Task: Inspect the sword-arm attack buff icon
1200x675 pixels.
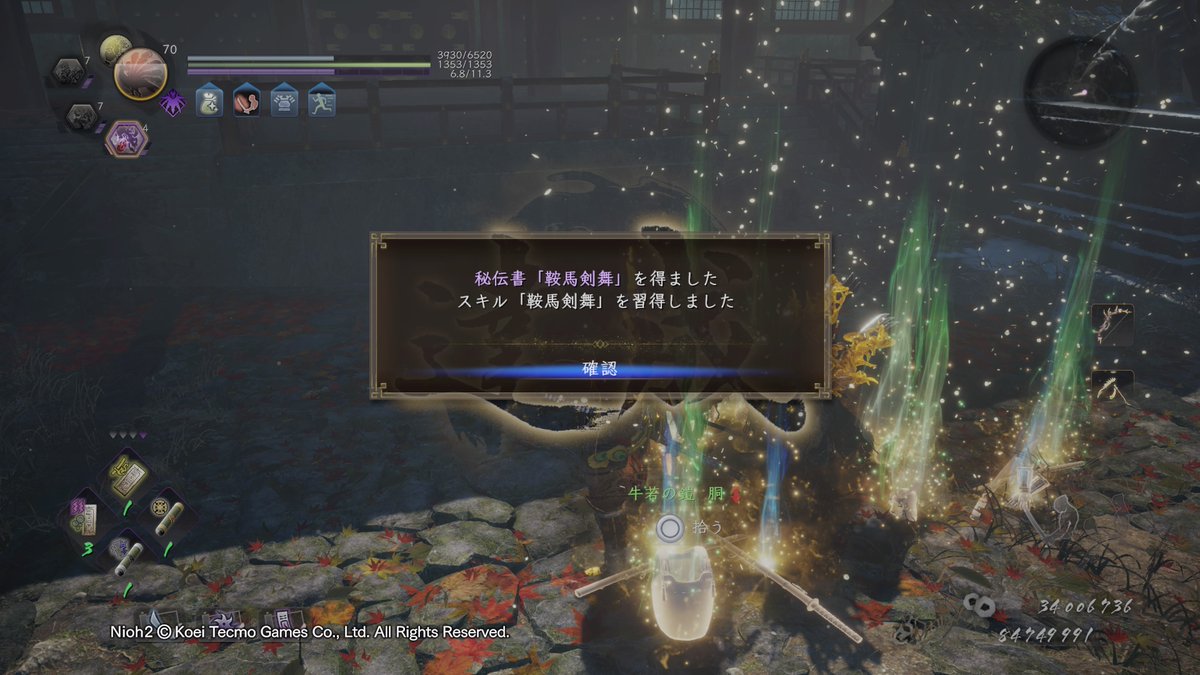Action: pyautogui.click(x=246, y=100)
